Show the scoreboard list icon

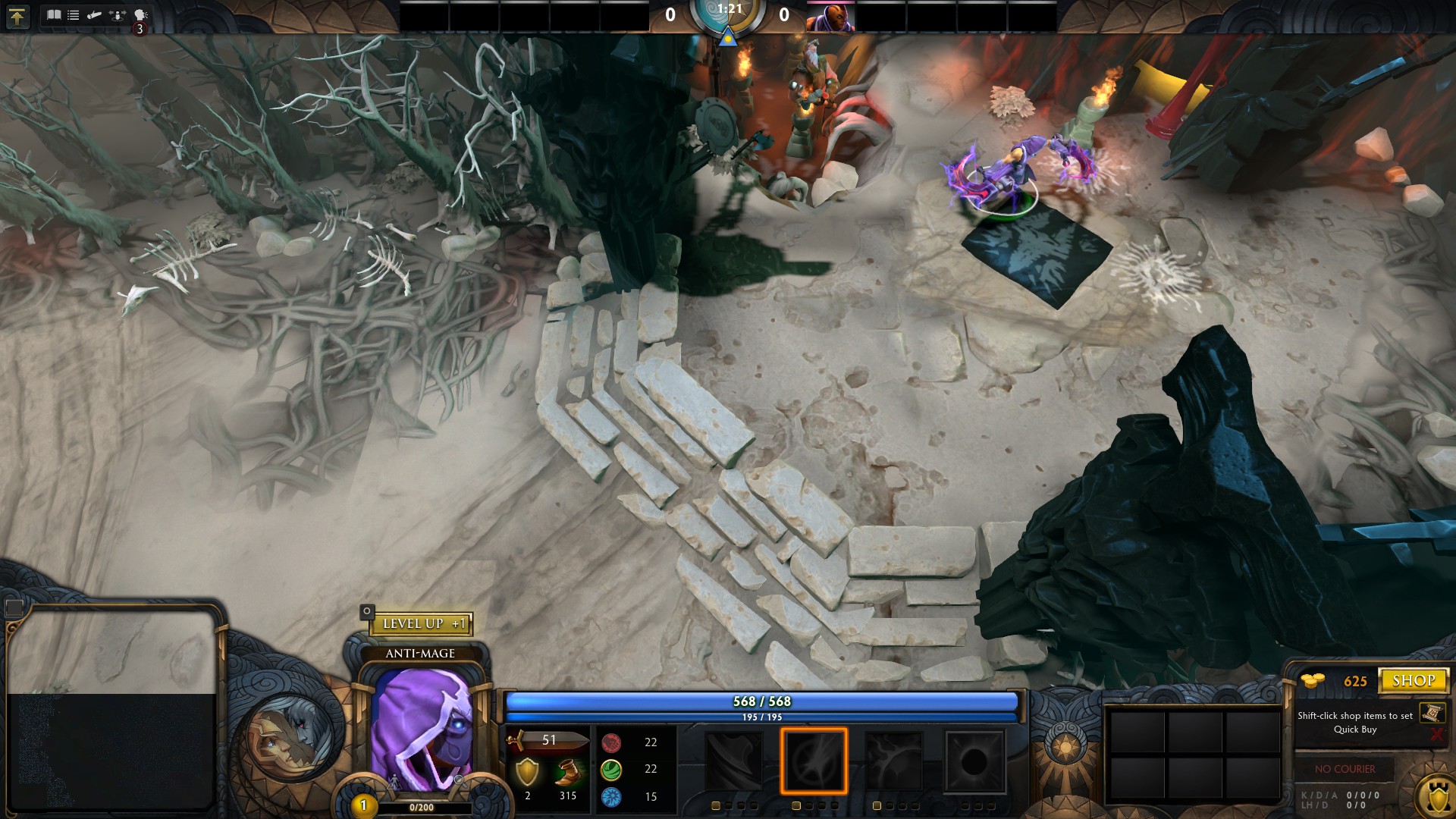74,14
